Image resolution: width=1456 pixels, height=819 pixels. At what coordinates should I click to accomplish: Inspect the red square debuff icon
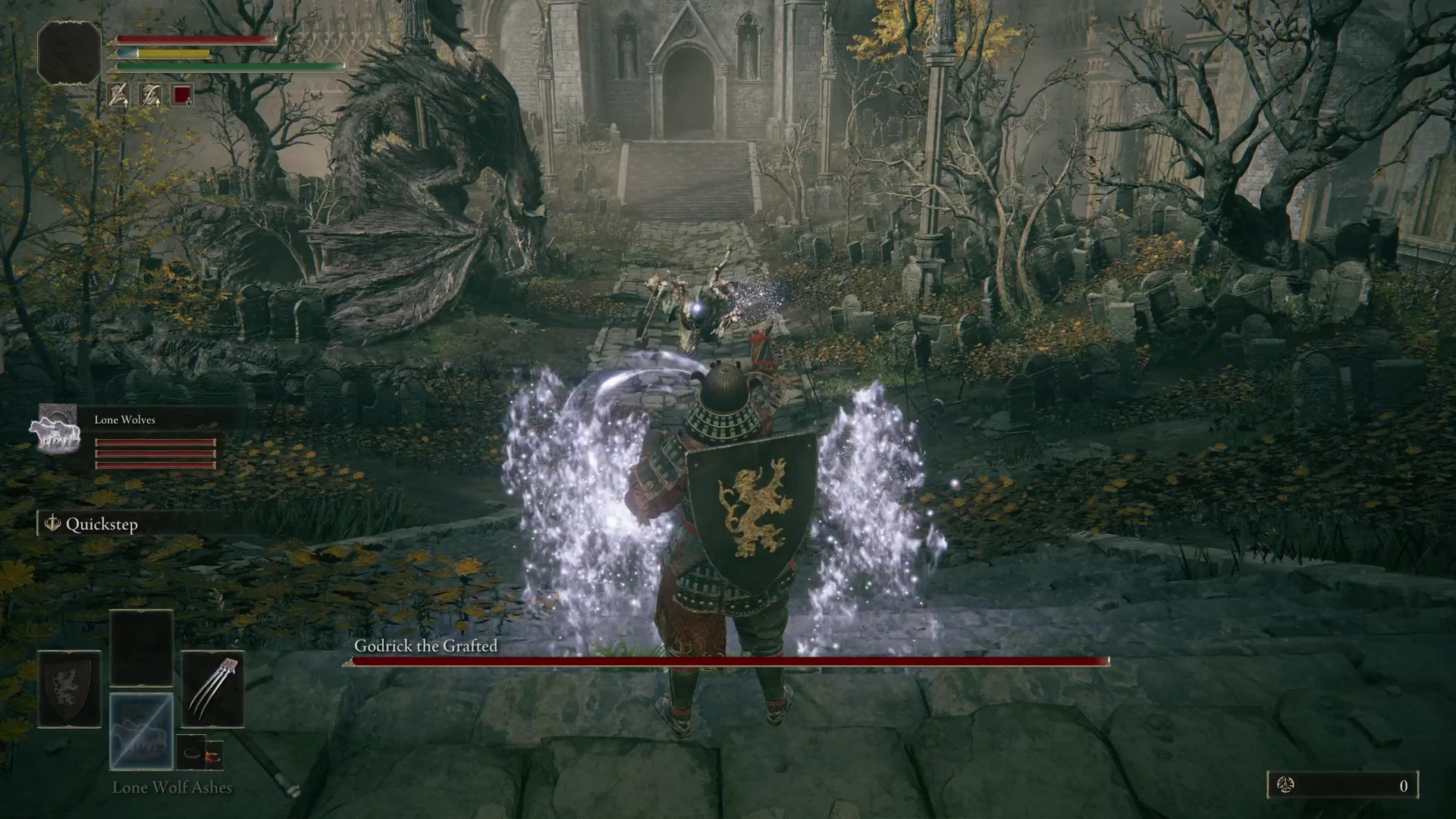pos(182,95)
